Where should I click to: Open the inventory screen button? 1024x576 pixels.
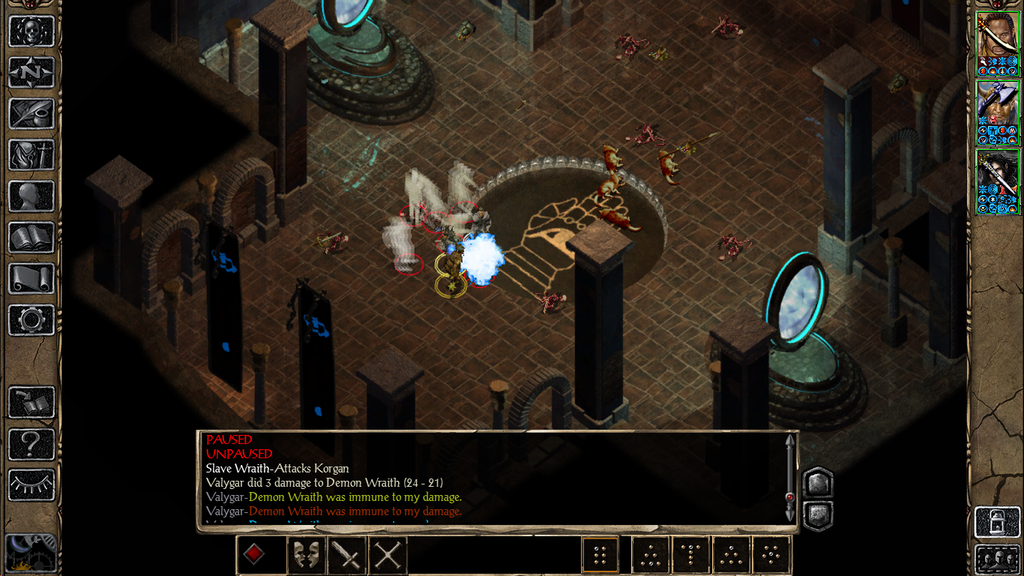point(31,154)
